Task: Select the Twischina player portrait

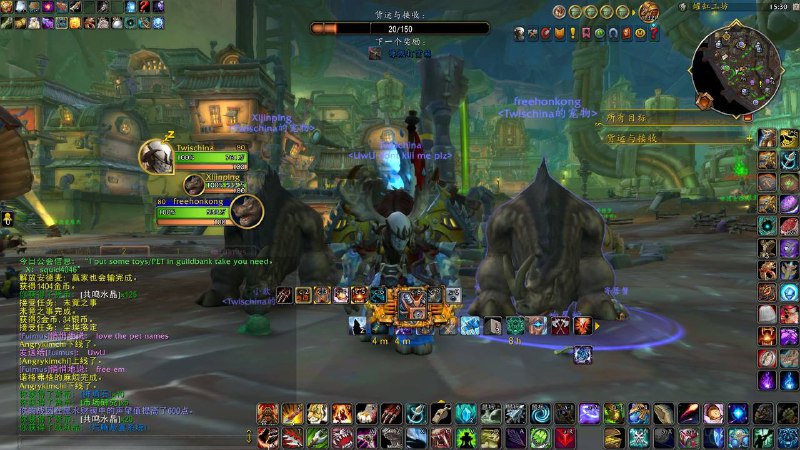Action: pyautogui.click(x=156, y=154)
